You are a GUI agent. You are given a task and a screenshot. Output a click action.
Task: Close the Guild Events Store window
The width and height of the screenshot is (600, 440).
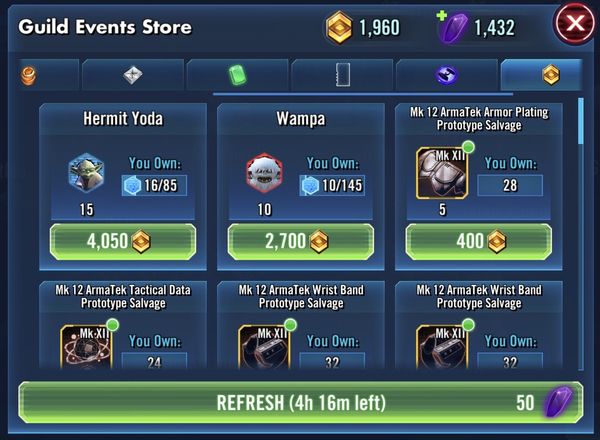point(571,24)
